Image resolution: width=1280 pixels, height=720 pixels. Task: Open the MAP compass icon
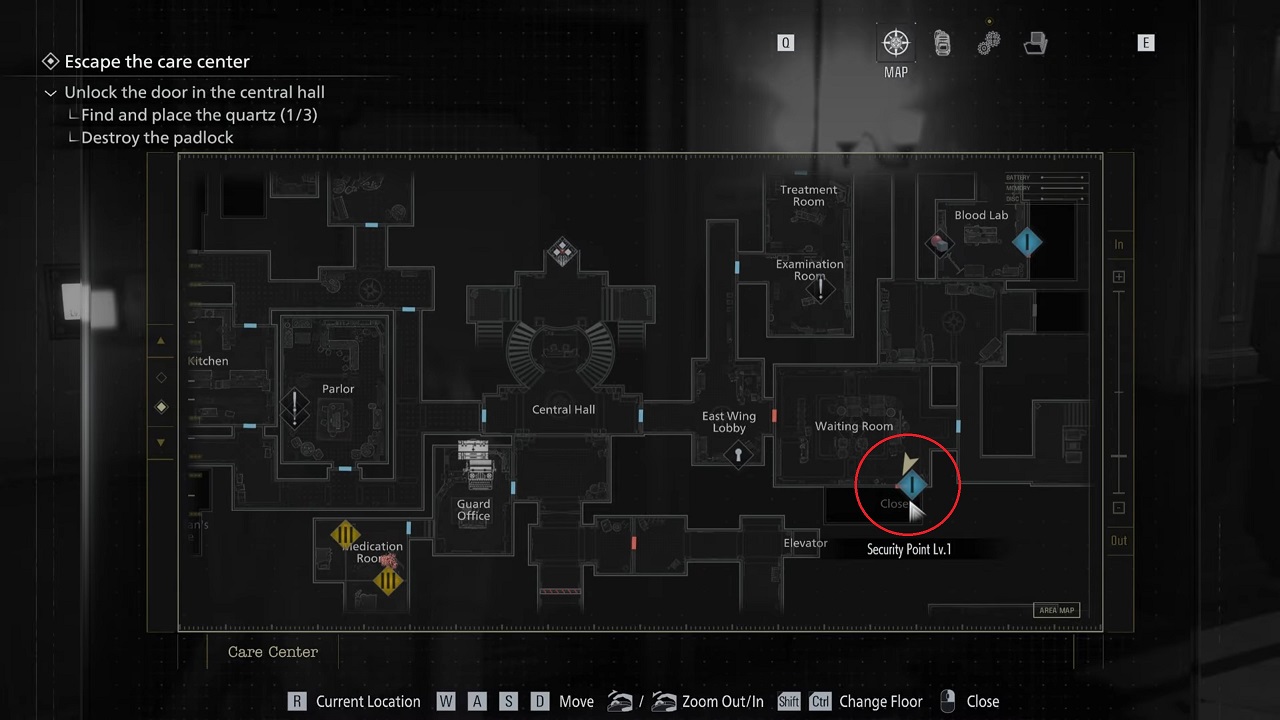coord(895,43)
